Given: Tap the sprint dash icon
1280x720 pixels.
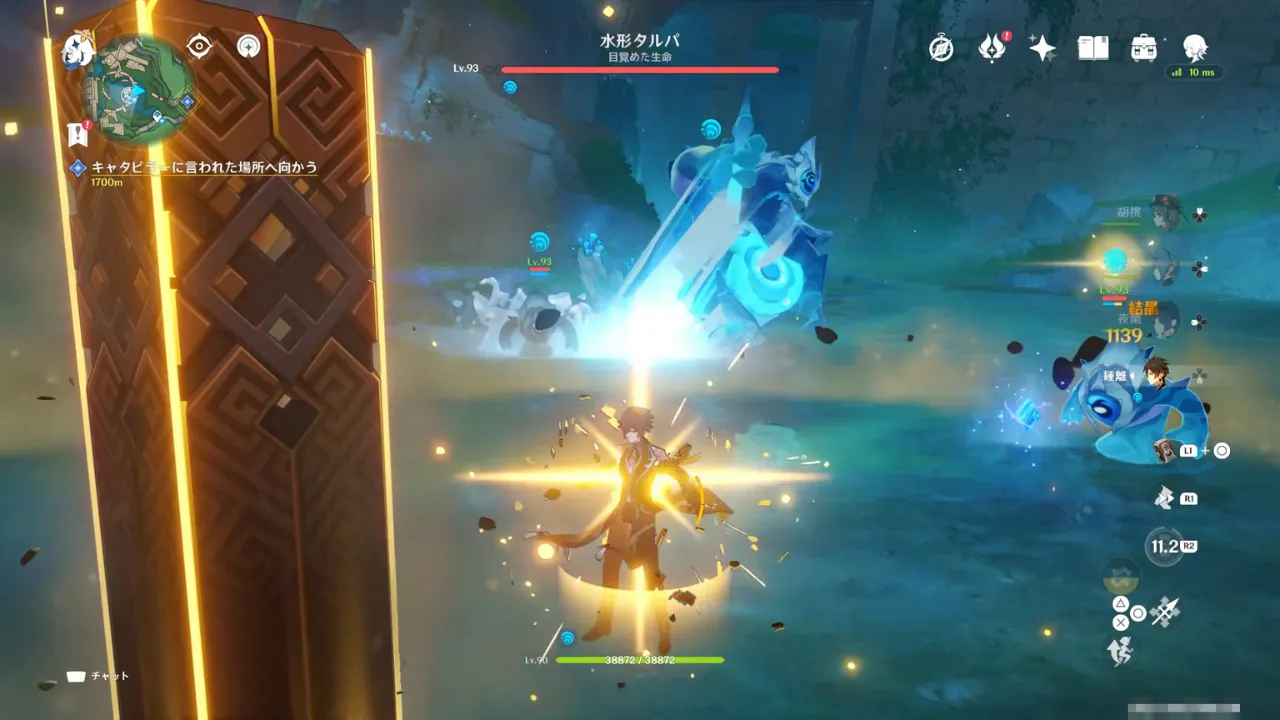Looking at the screenshot, I should tap(1118, 651).
